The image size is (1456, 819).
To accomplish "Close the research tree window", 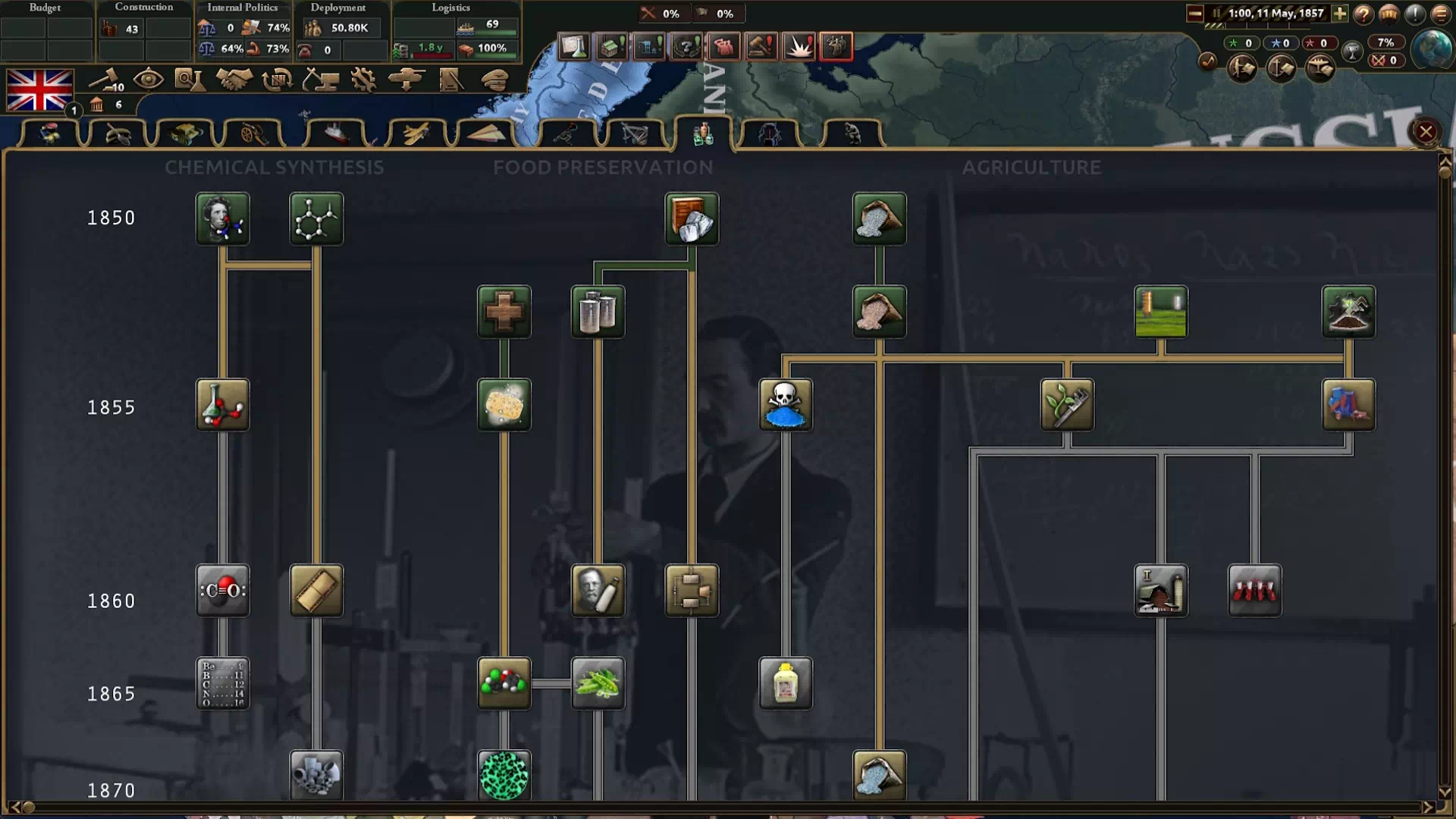I will coord(1425,132).
